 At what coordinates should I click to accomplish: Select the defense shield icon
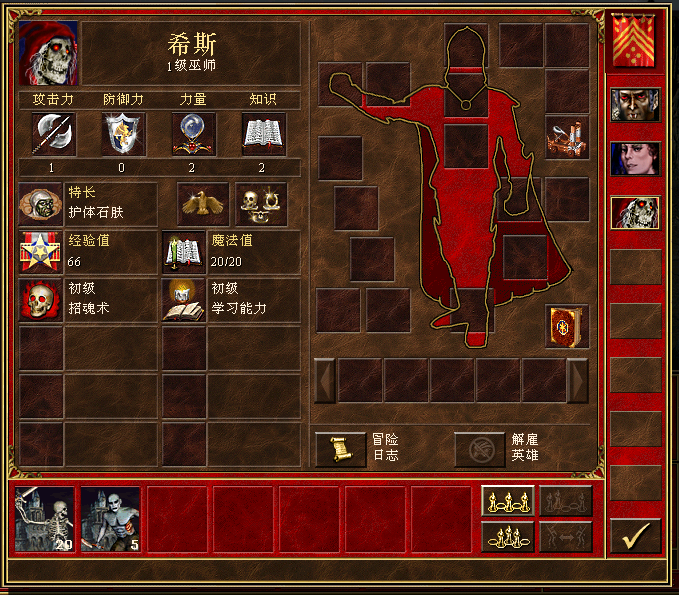[124, 134]
